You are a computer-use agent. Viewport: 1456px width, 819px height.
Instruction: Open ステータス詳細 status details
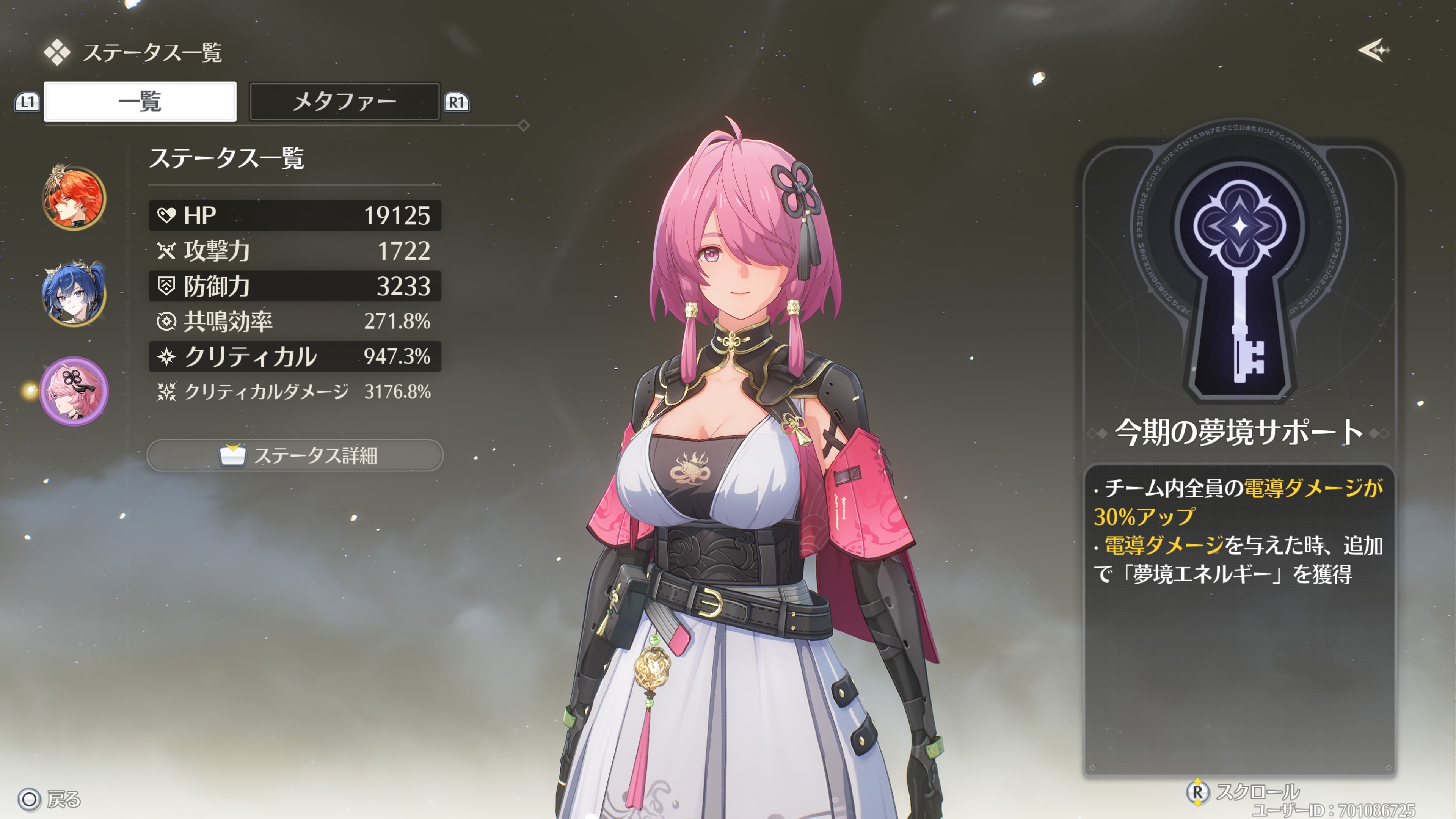coord(295,455)
